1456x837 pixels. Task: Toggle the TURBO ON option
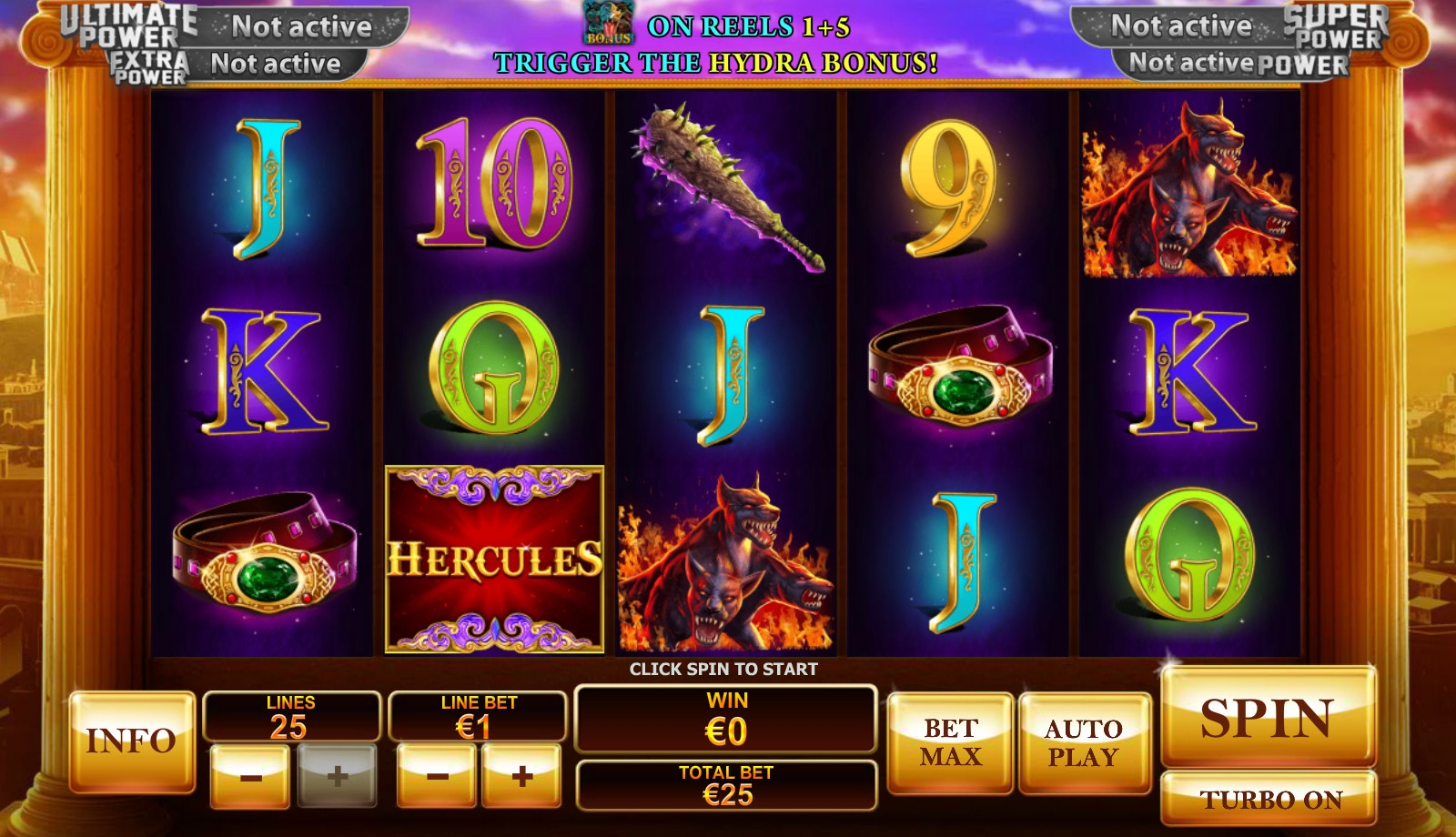click(1269, 799)
